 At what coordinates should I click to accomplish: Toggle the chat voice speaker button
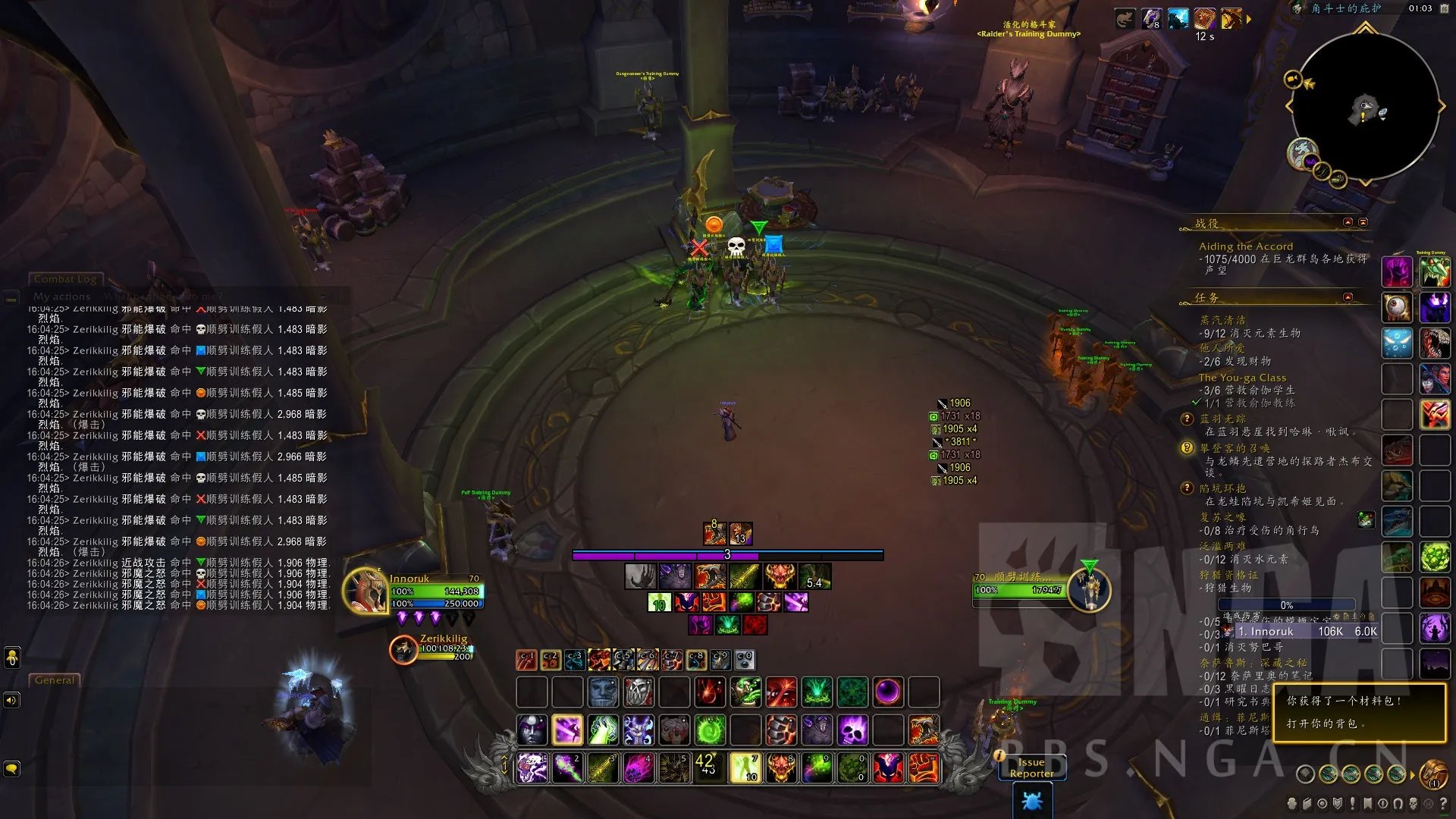tap(11, 700)
